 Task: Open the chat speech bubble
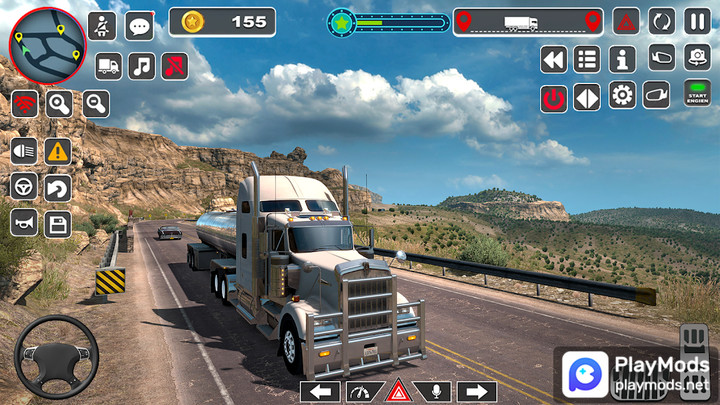pos(140,26)
